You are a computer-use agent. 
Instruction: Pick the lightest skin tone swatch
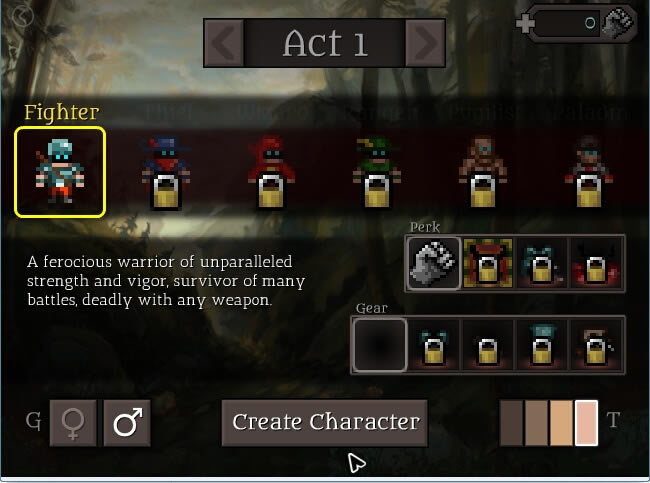coord(587,422)
